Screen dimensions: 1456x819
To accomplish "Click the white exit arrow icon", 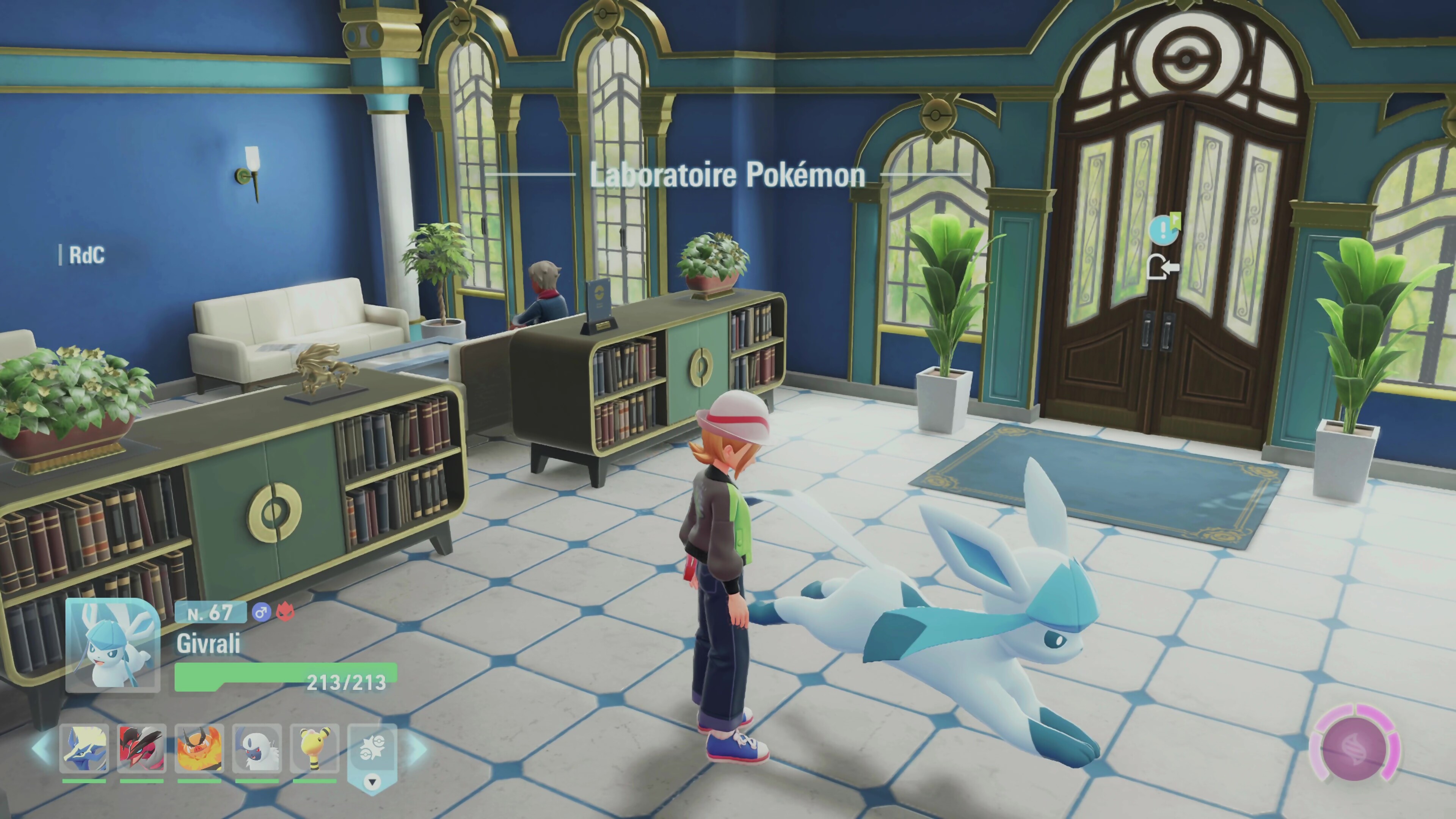I will [1163, 267].
